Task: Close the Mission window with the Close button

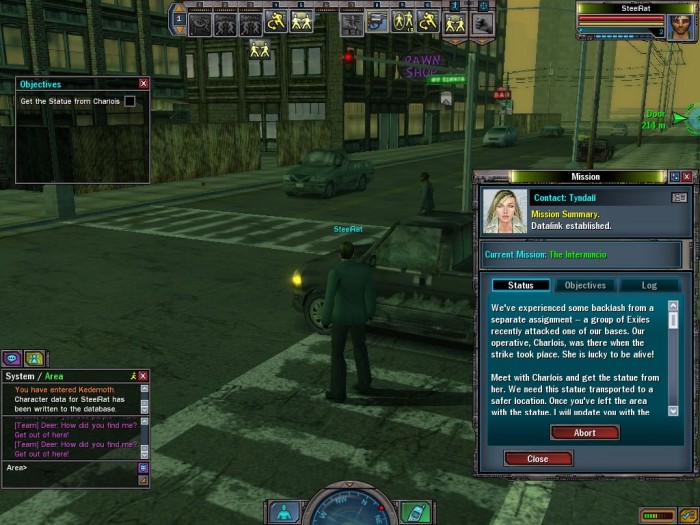Action: pos(538,459)
